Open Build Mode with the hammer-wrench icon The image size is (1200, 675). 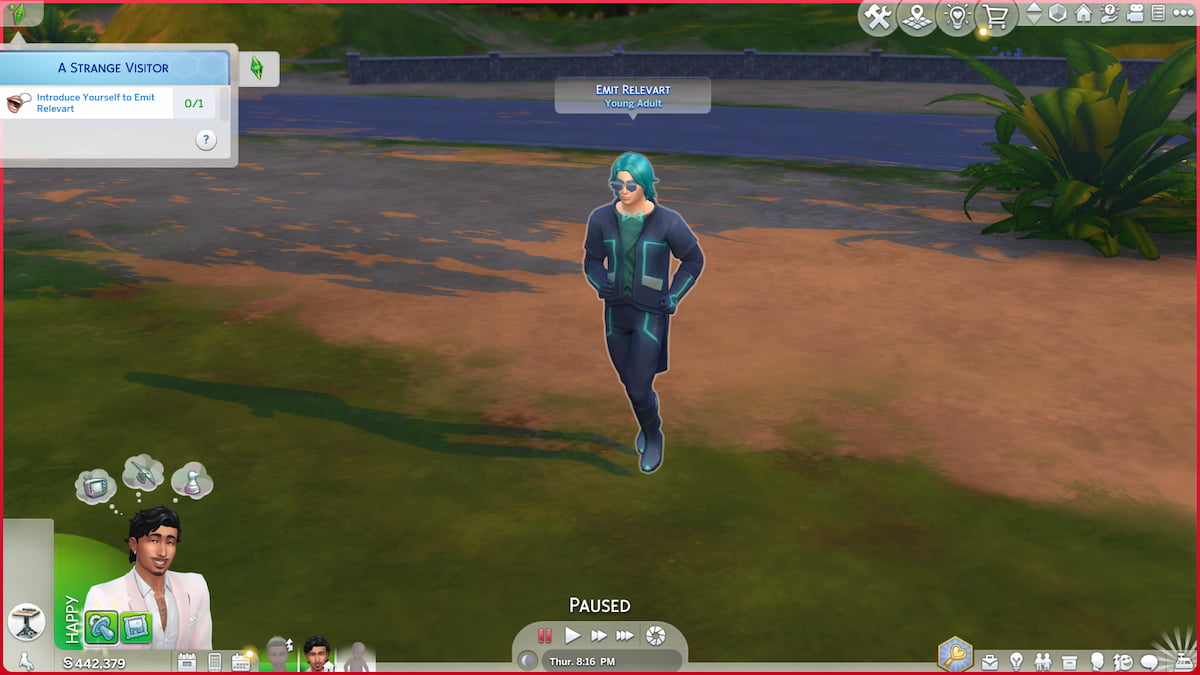tap(879, 18)
